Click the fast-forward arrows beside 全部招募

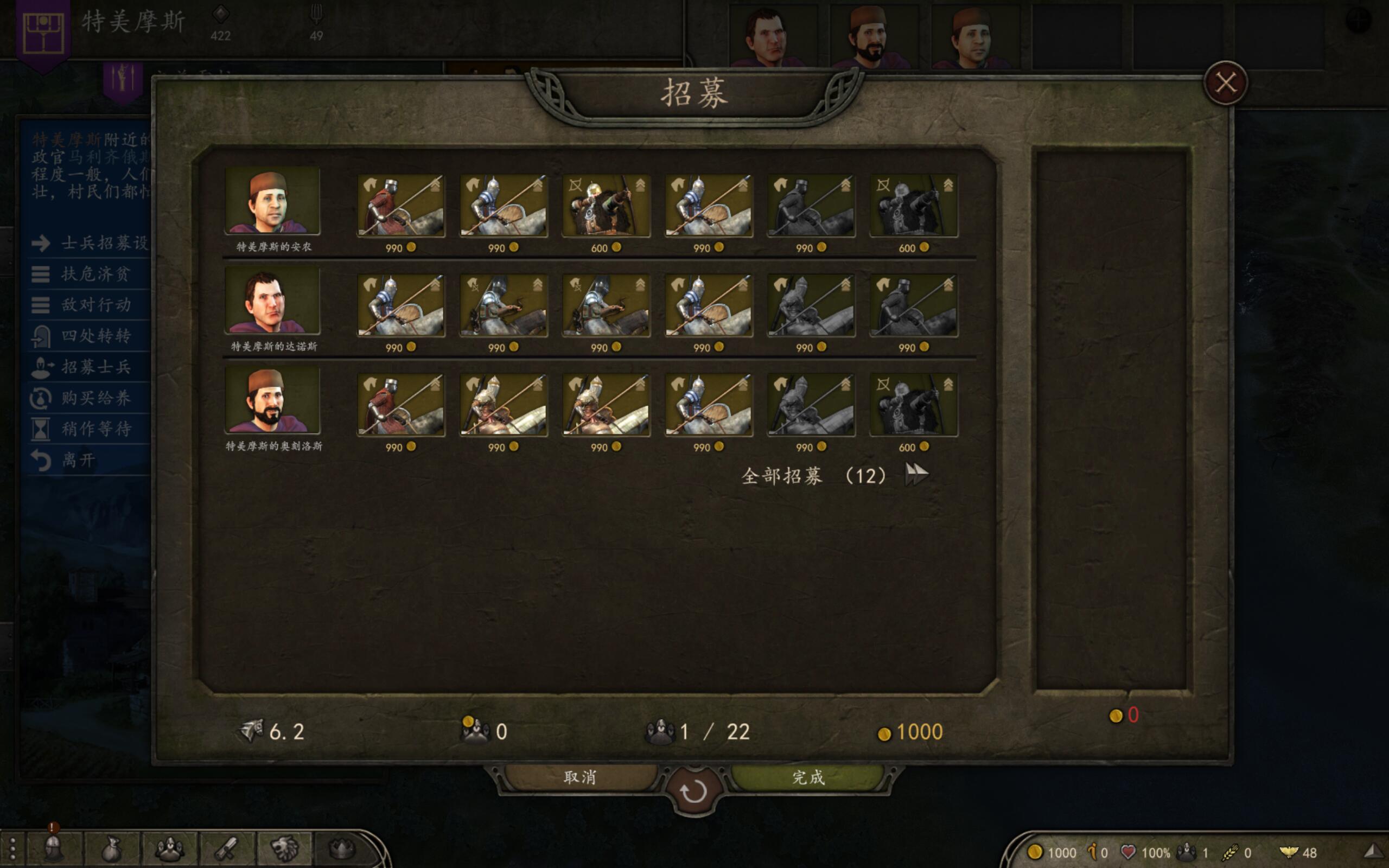coord(916,474)
